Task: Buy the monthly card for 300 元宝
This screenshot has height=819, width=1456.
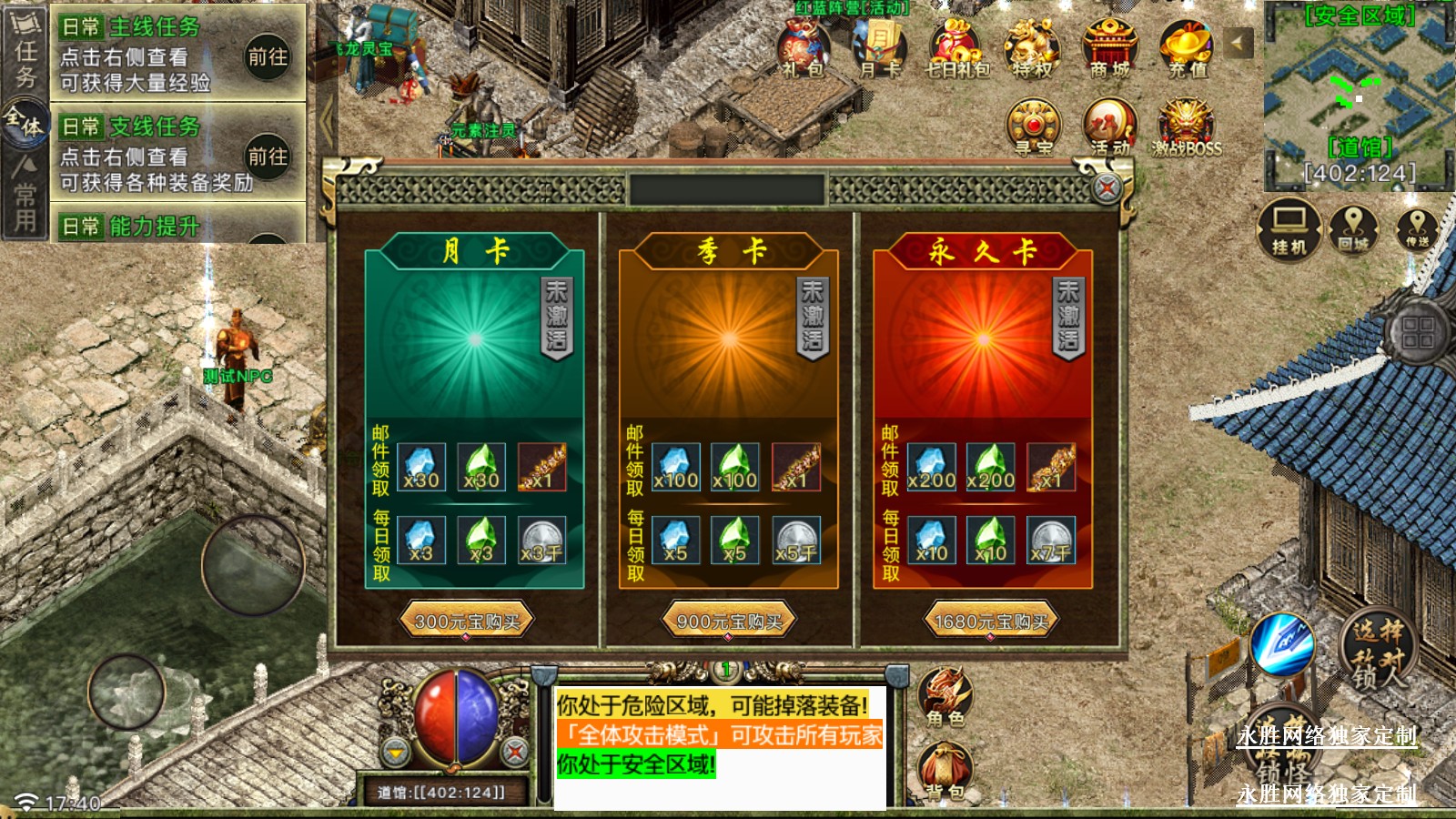Action: [466, 622]
